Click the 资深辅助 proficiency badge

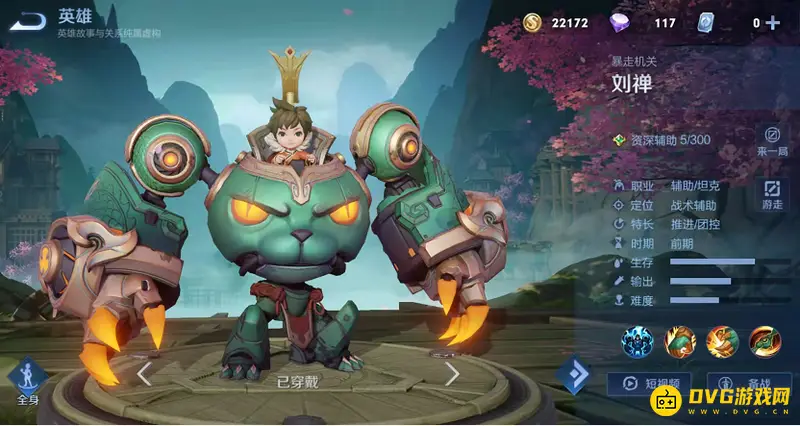(x=662, y=140)
